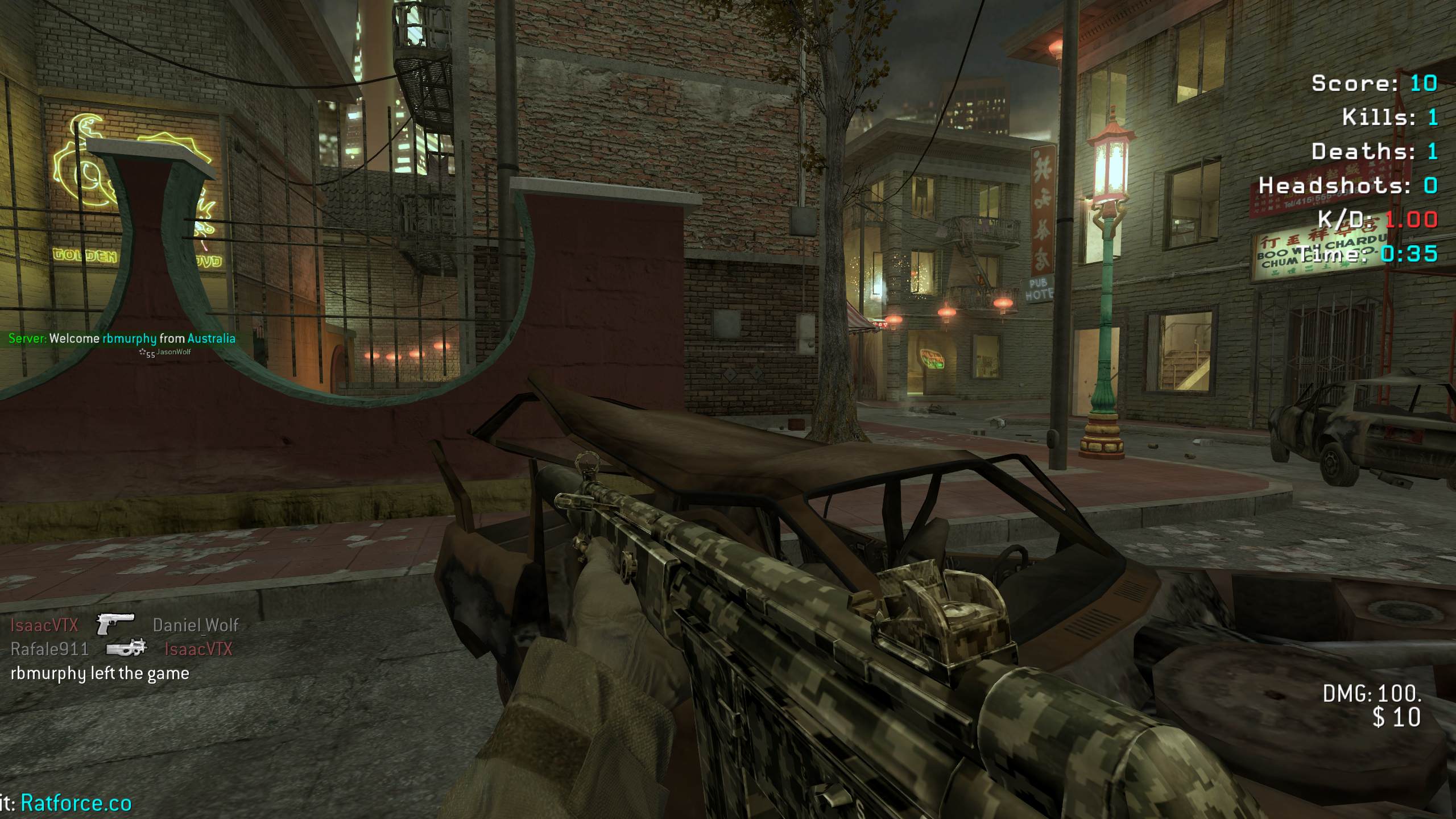The height and width of the screenshot is (819, 1456).
Task: Click the Desert Eagle killfeed icon
Action: click(x=115, y=624)
